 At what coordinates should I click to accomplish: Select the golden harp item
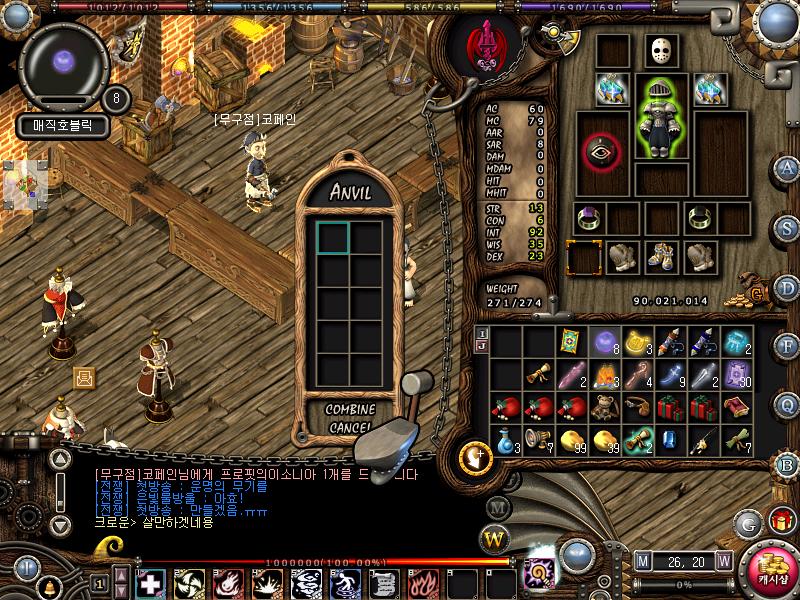640,342
